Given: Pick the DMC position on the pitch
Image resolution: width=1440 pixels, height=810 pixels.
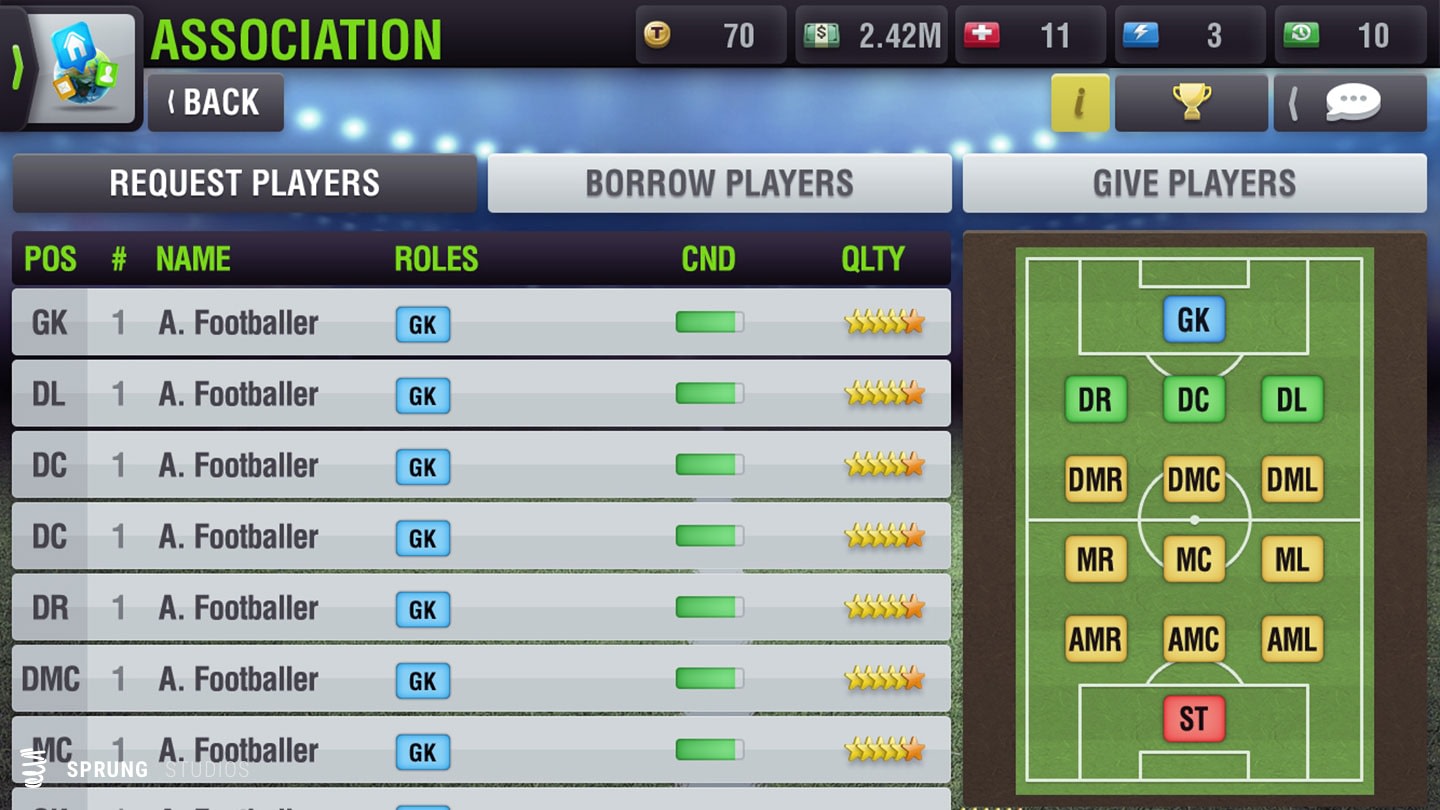Looking at the screenshot, I should coord(1194,480).
